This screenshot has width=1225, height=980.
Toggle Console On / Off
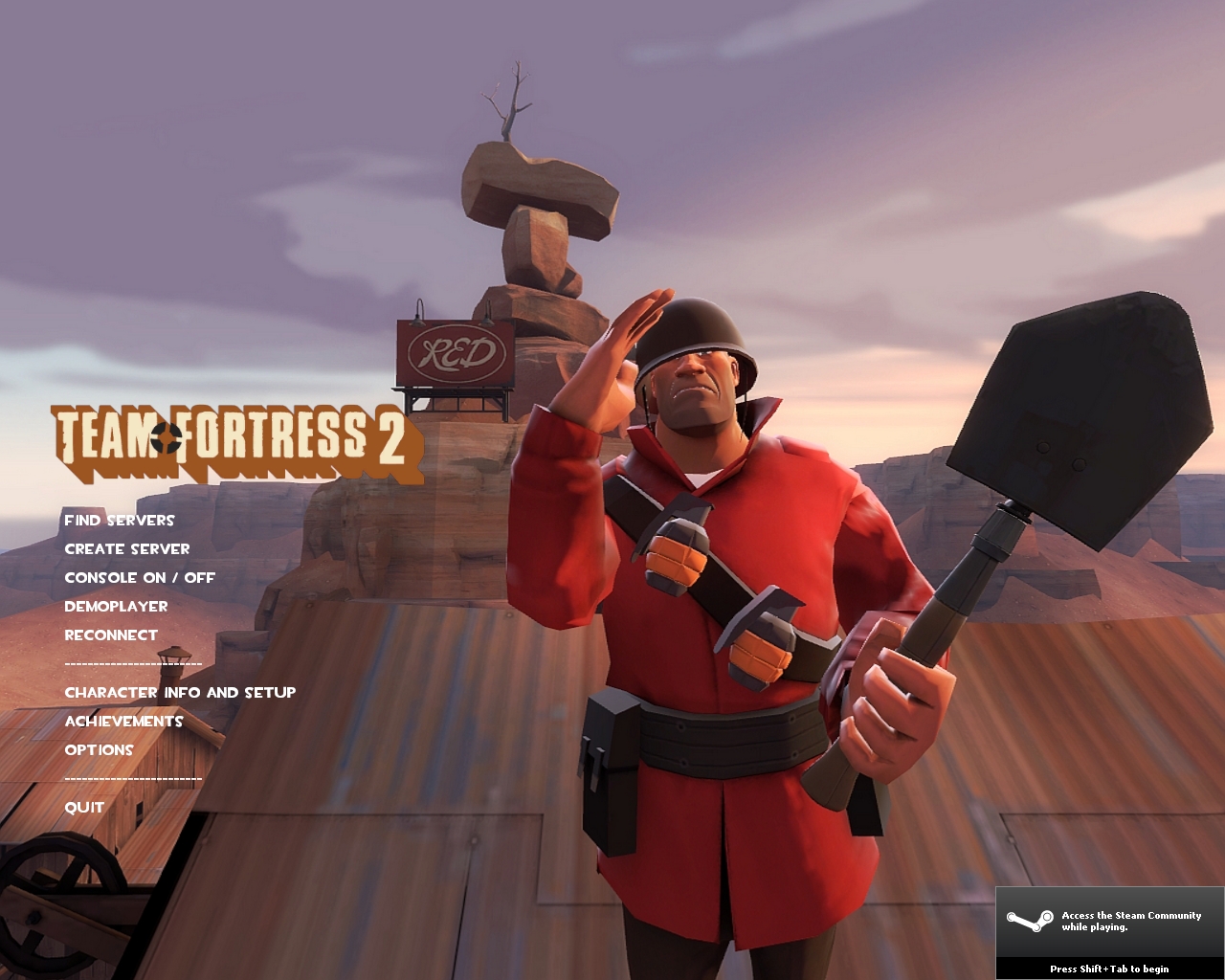point(139,578)
